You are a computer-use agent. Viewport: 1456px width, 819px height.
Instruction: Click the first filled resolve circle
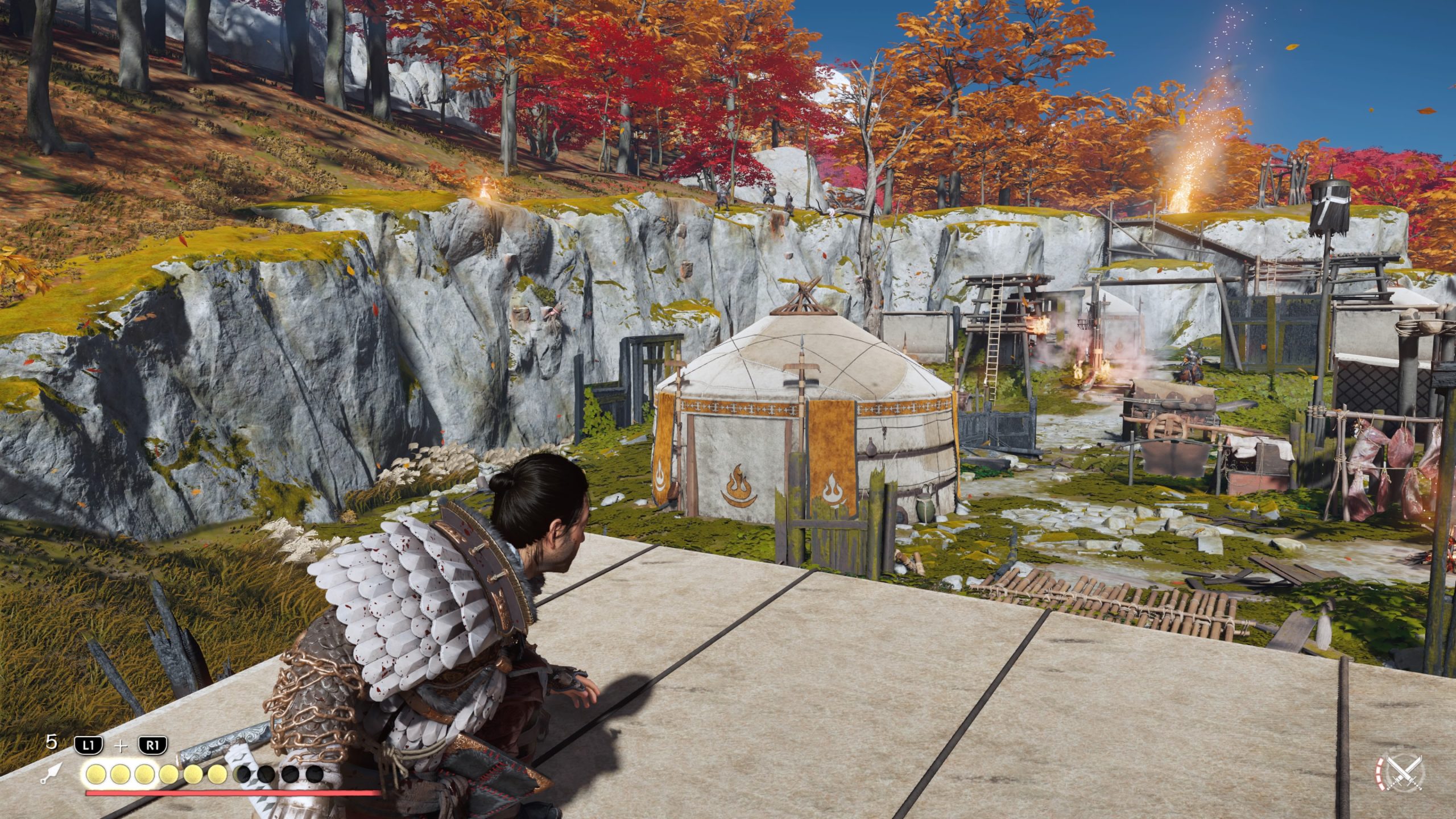pos(96,775)
